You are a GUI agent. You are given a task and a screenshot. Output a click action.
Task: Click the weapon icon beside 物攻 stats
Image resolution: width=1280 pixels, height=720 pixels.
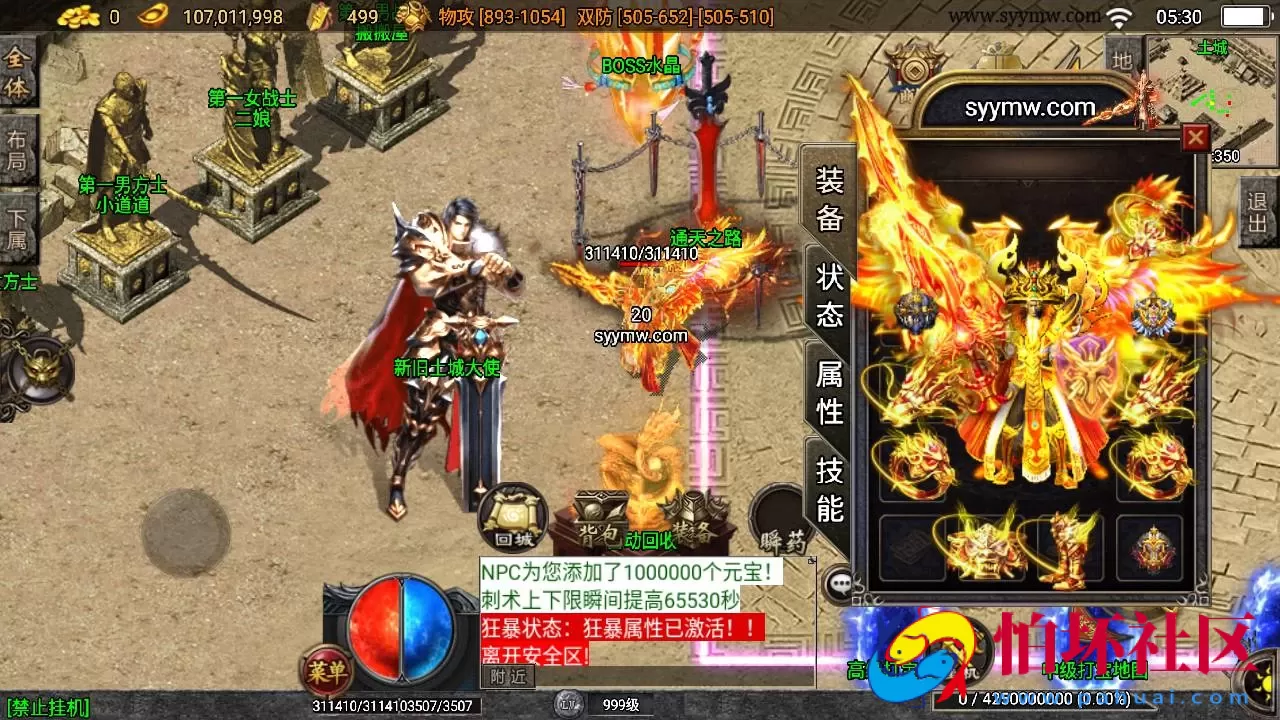point(410,16)
